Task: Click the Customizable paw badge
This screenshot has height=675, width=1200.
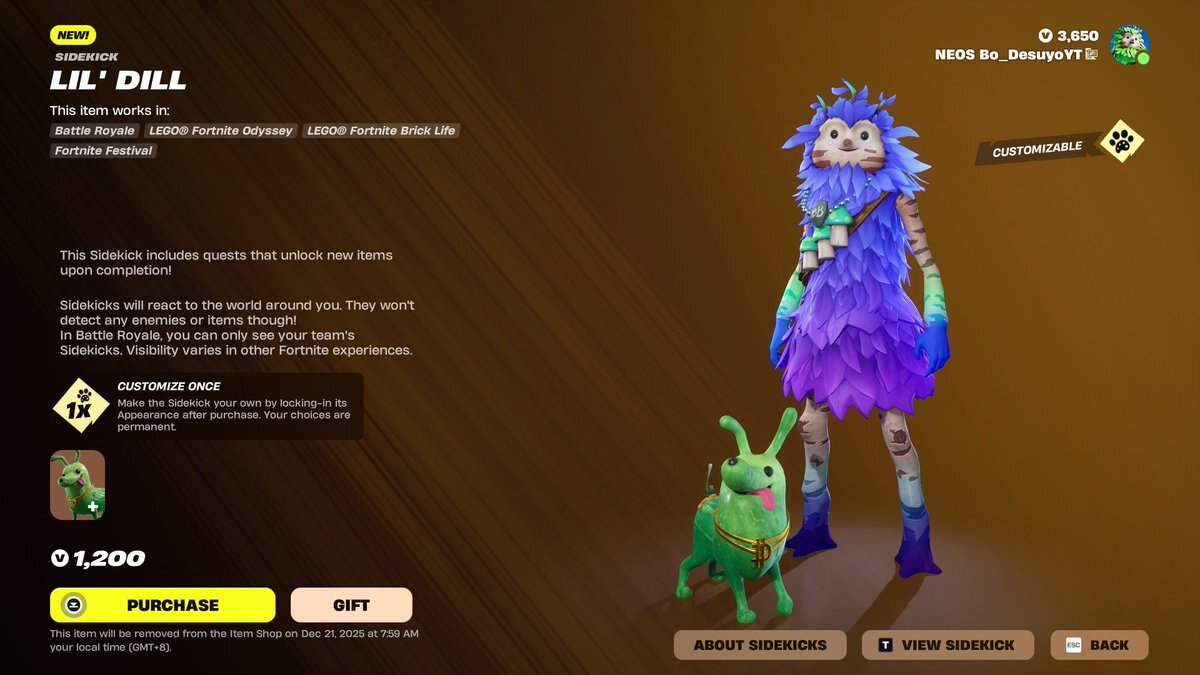Action: (1121, 143)
